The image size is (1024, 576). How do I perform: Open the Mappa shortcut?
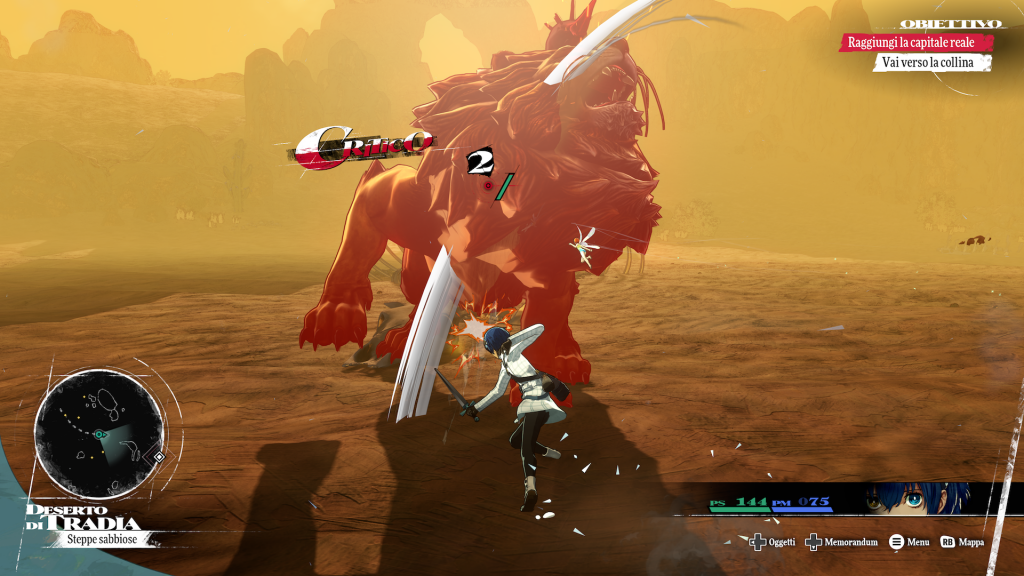962,542
